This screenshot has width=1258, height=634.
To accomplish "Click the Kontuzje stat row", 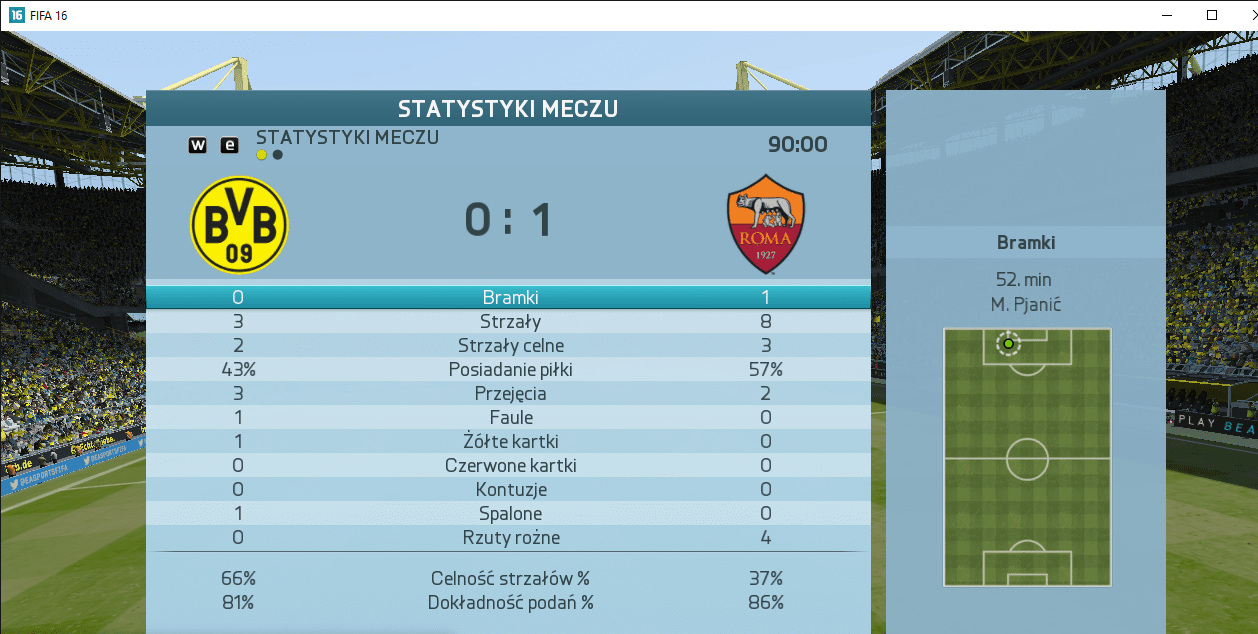I will coord(510,489).
